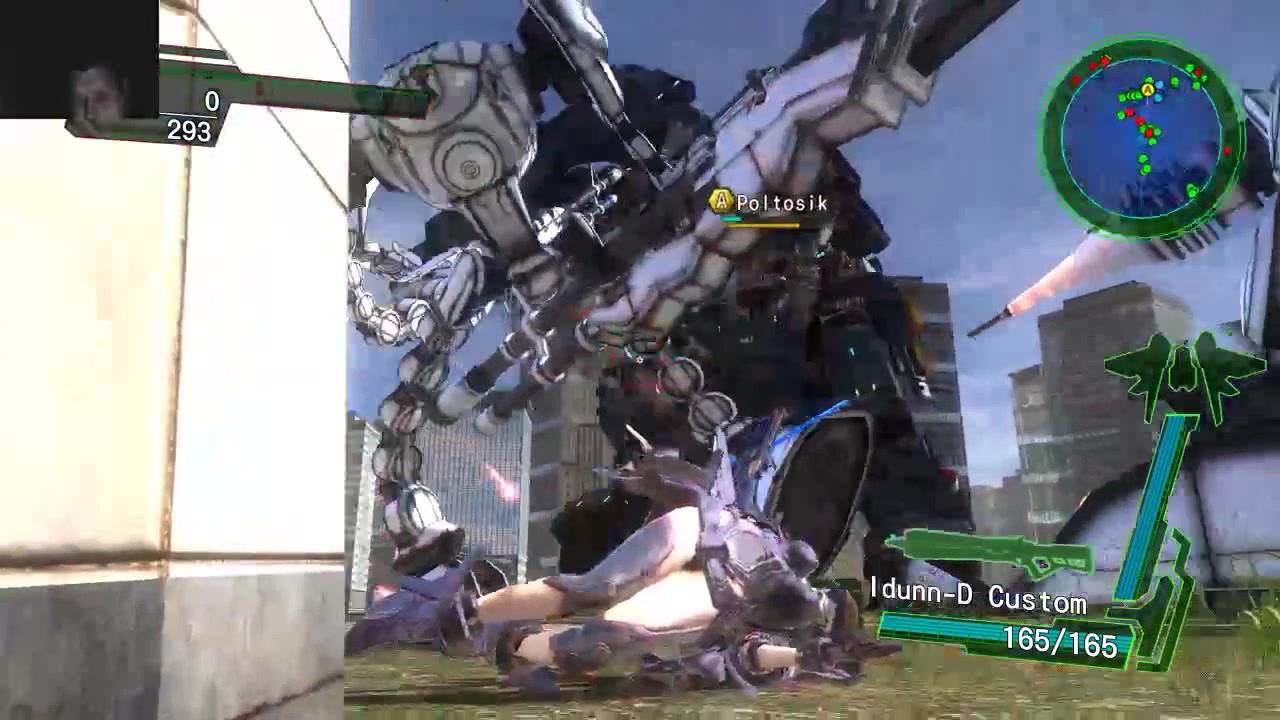This screenshot has height=720, width=1280.
Task: Click the 165/165 ammo counter
Action: click(x=1062, y=643)
